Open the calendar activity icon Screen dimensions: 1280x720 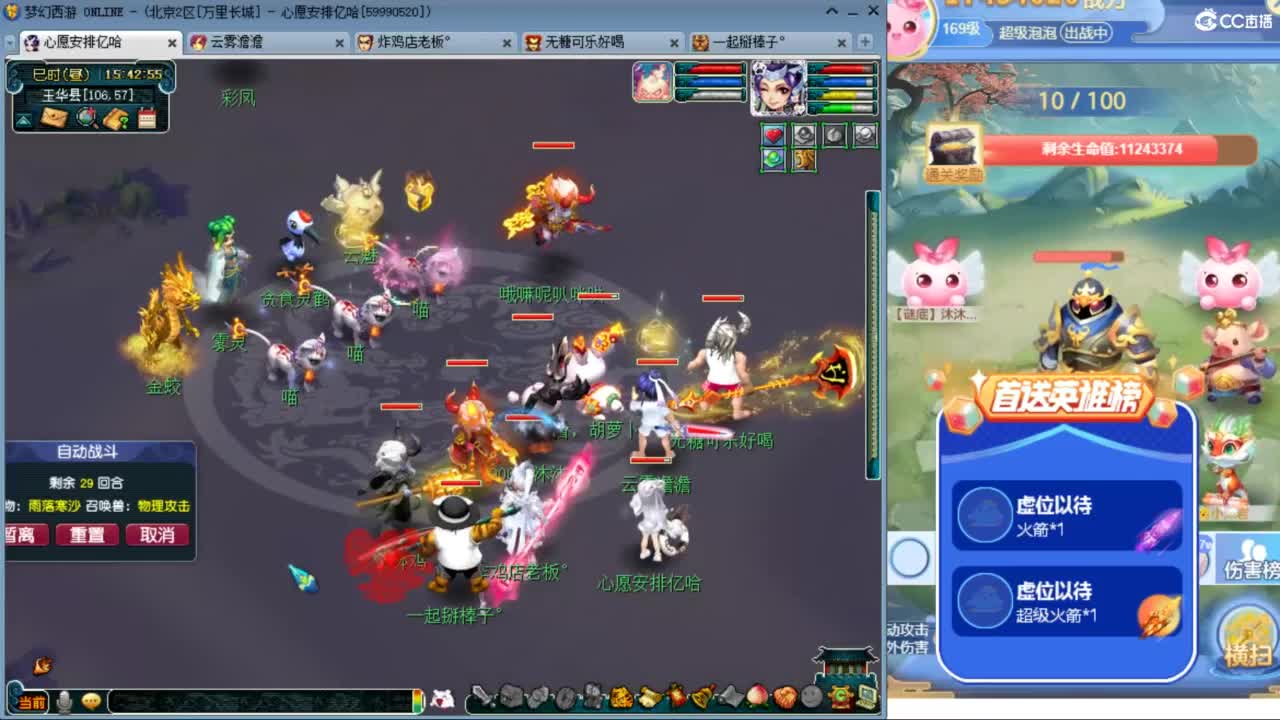[x=147, y=117]
